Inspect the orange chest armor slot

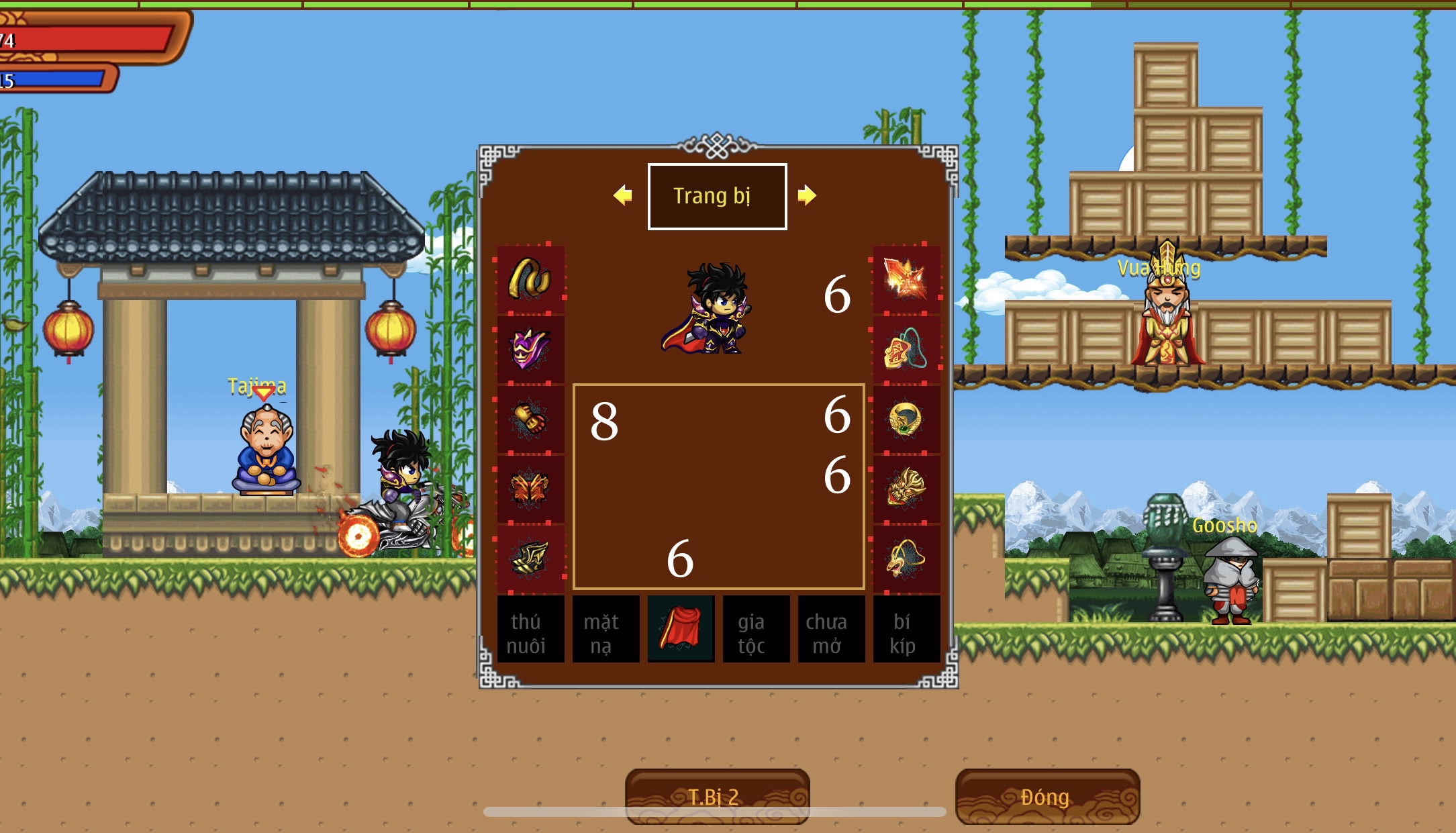(x=530, y=489)
